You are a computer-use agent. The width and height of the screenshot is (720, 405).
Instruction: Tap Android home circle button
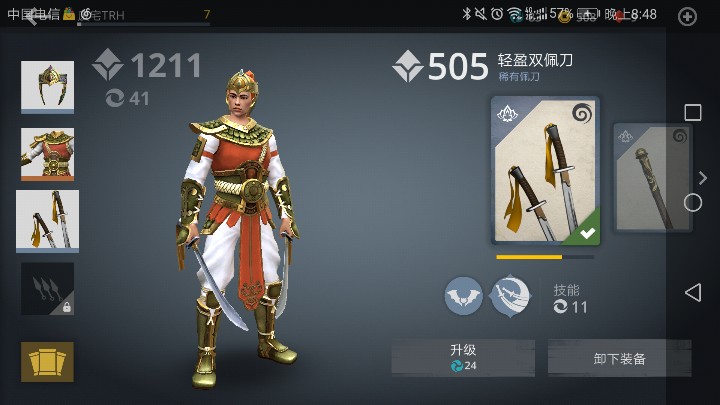pos(692,202)
